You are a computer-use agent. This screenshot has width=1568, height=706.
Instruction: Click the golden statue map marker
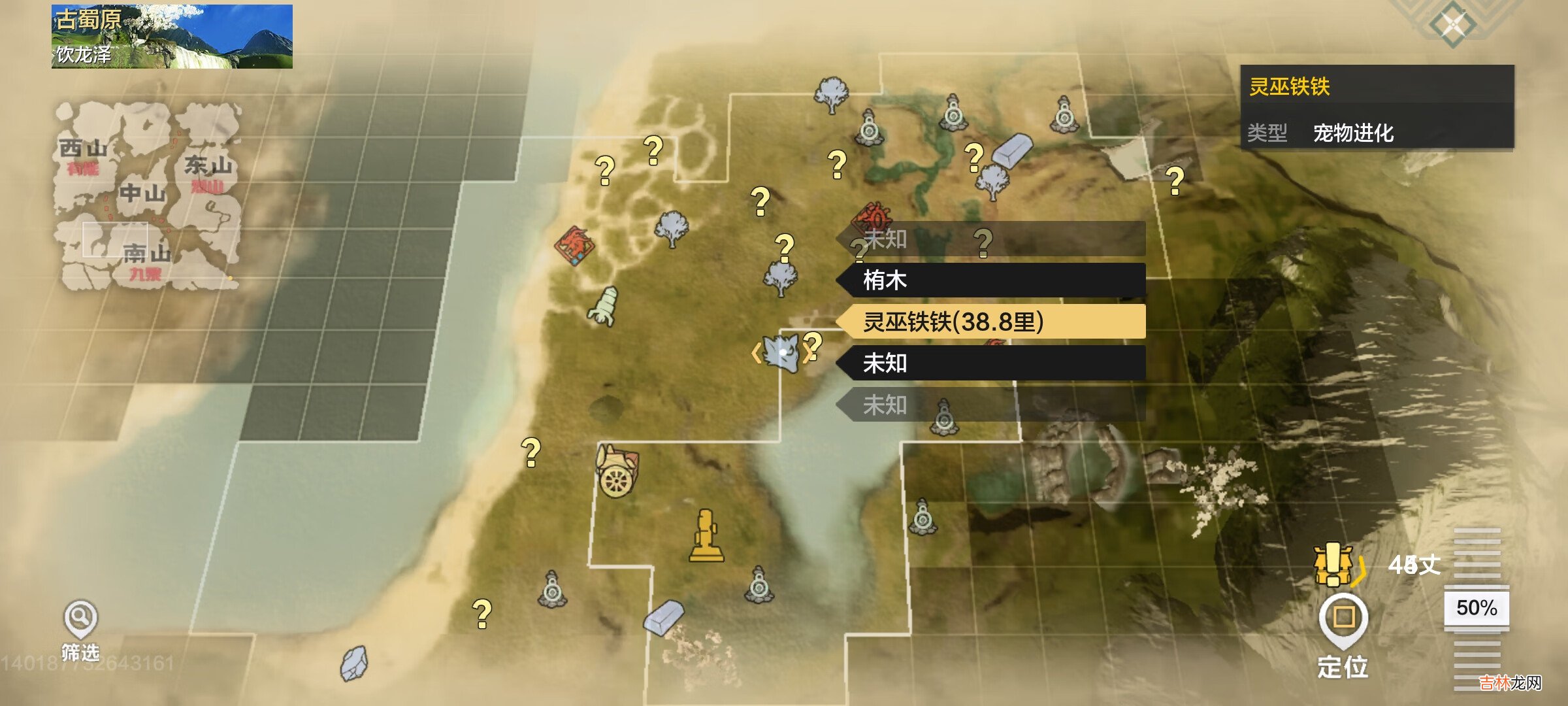point(706,536)
